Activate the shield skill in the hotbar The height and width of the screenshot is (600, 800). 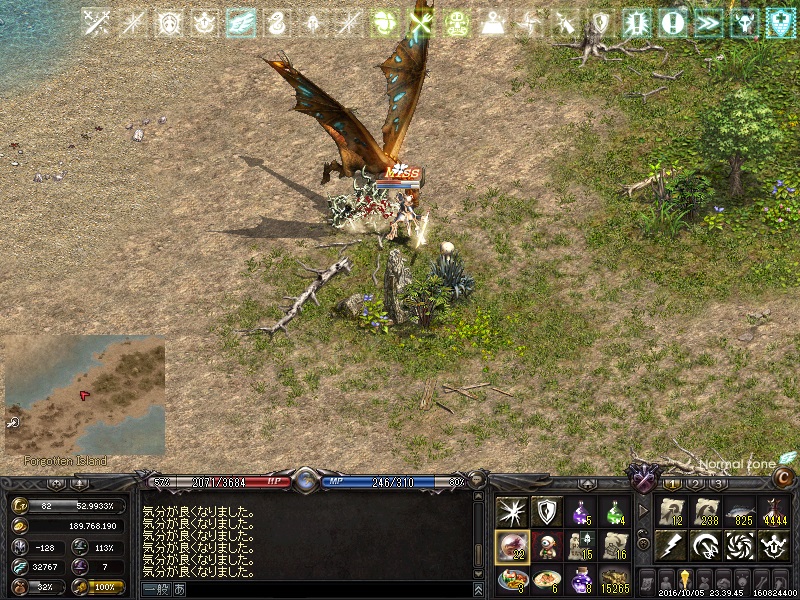(x=546, y=512)
